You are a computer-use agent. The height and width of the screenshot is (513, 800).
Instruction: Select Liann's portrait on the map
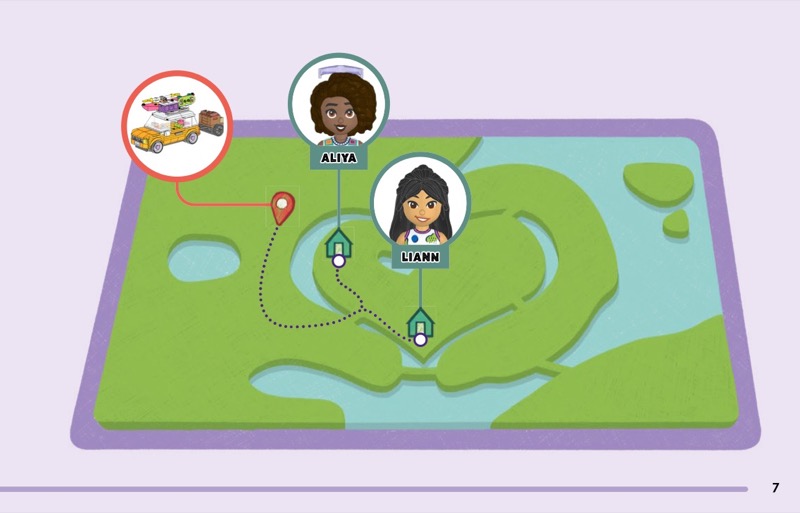point(420,203)
